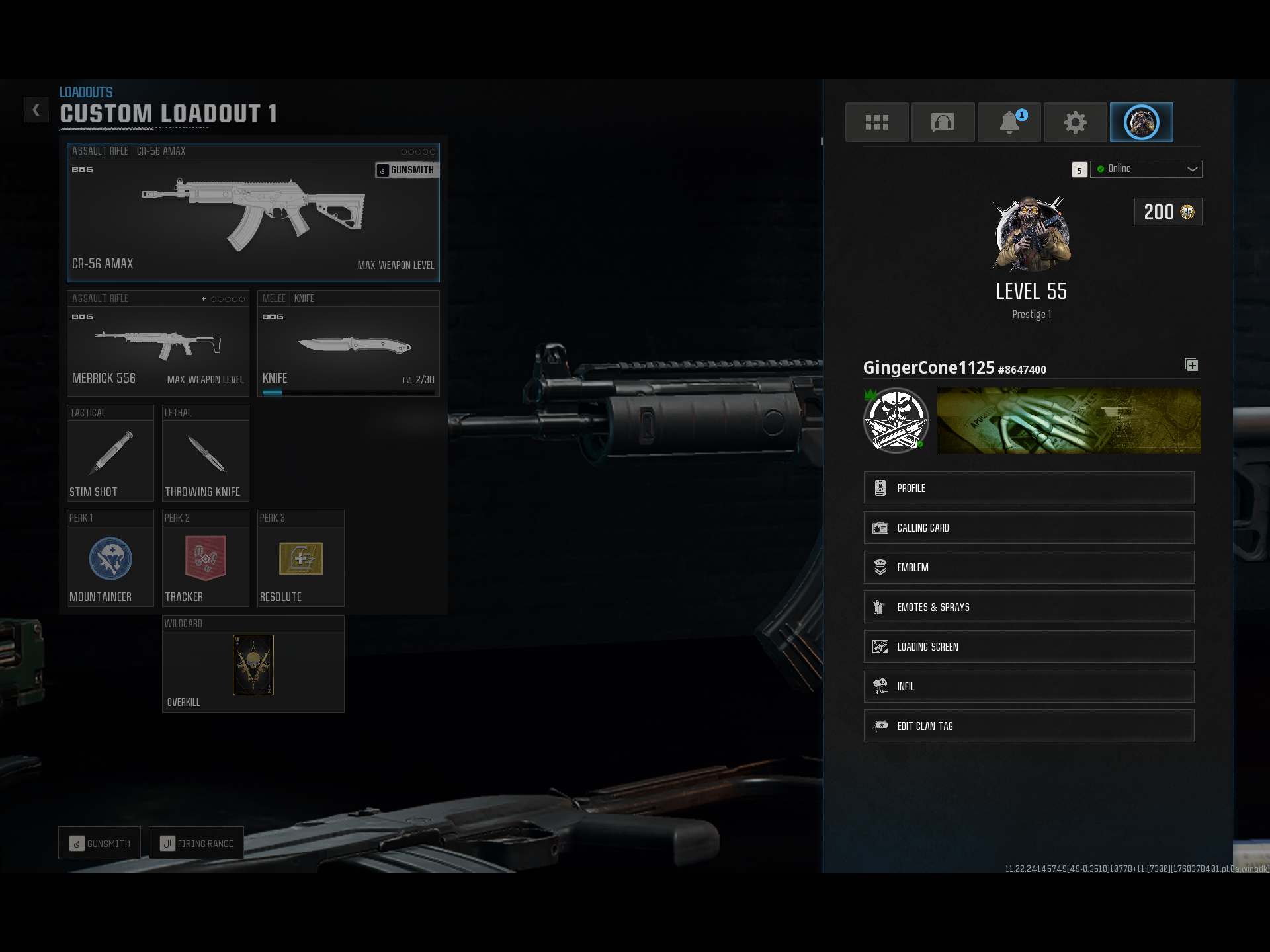The width and height of the screenshot is (1270, 952).
Task: Click Edit Clan Tag
Action: [x=1028, y=726]
